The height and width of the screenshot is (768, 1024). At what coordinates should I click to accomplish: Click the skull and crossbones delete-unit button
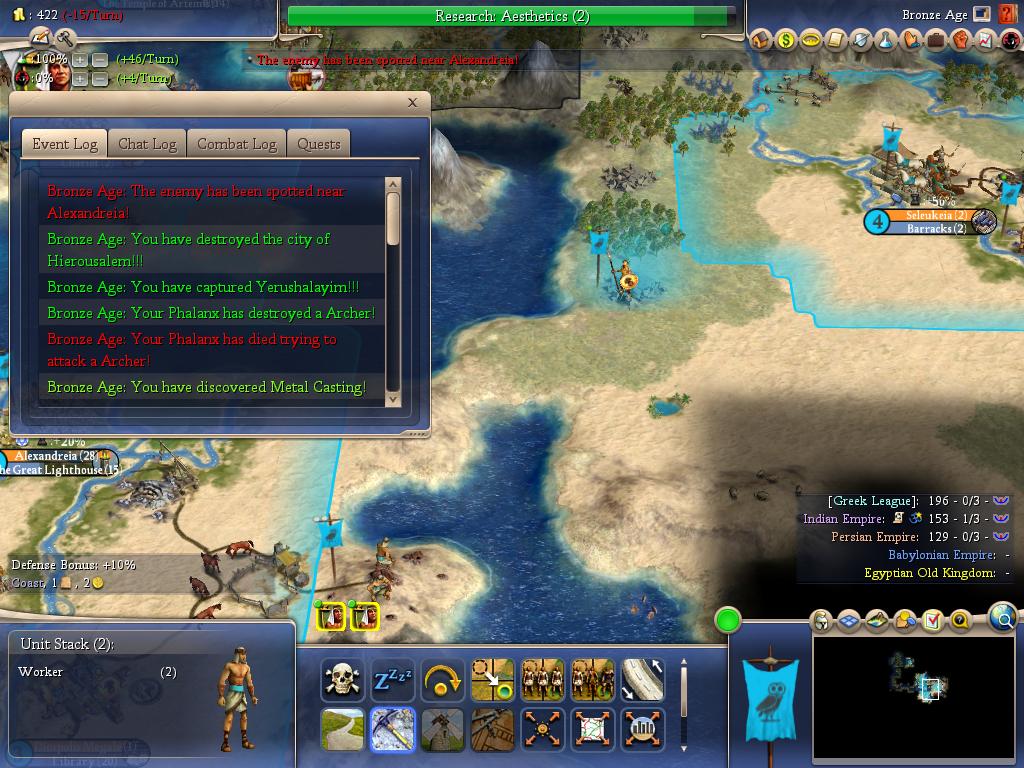343,680
